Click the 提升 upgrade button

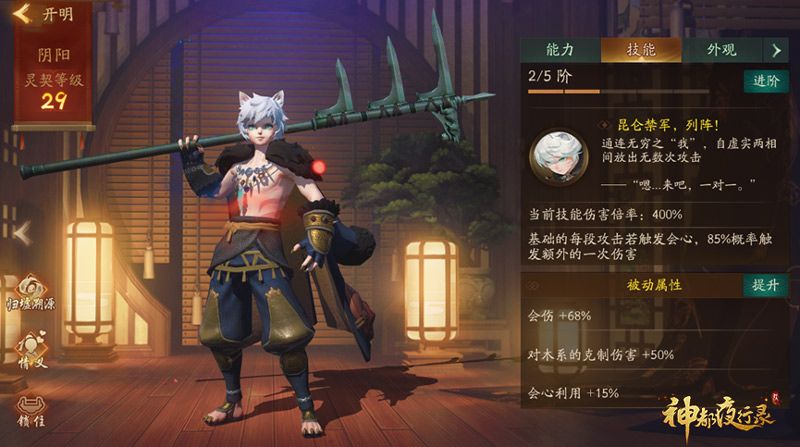point(764,285)
